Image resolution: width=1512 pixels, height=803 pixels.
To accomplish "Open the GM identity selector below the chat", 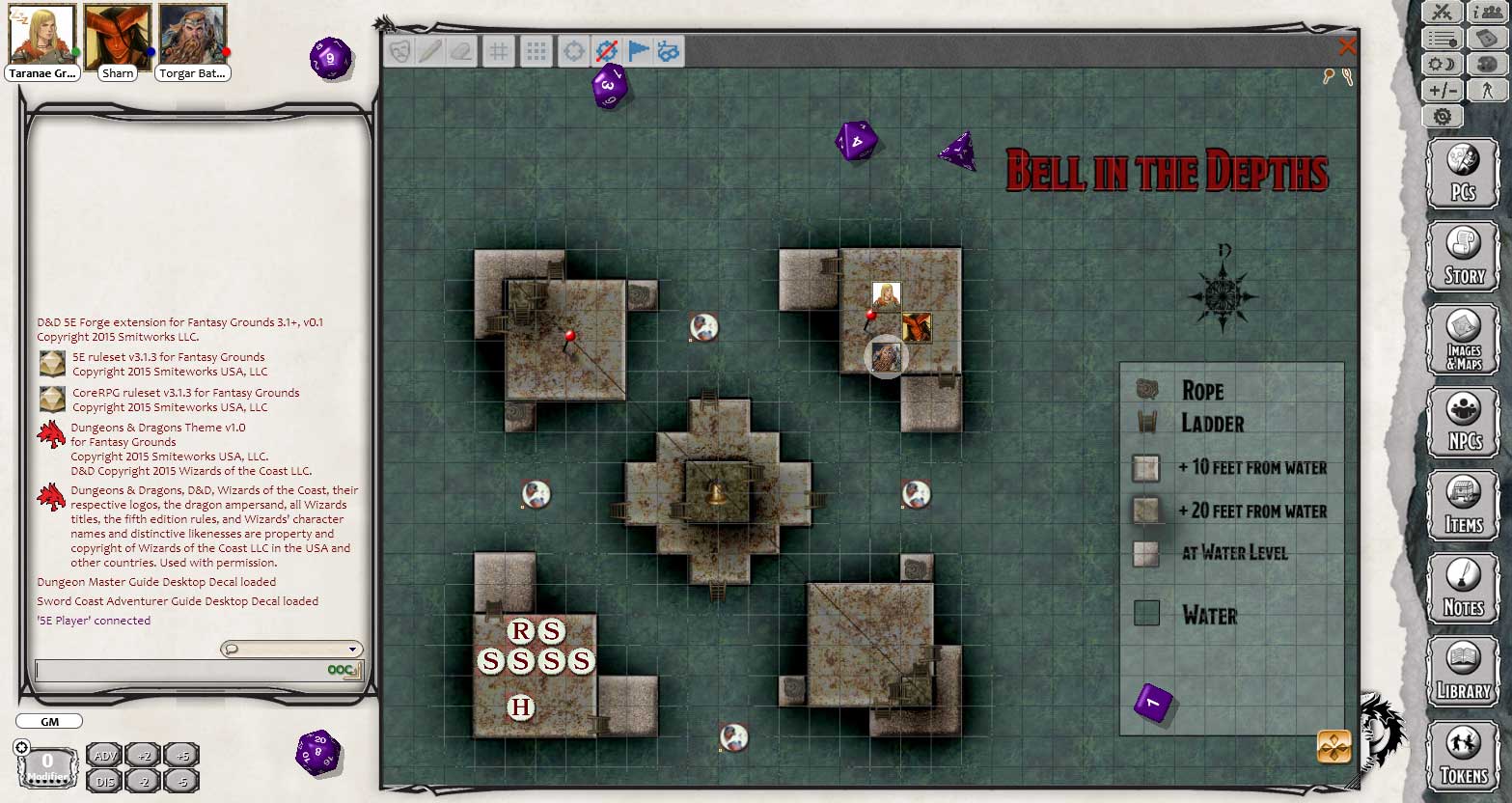I will point(48,721).
